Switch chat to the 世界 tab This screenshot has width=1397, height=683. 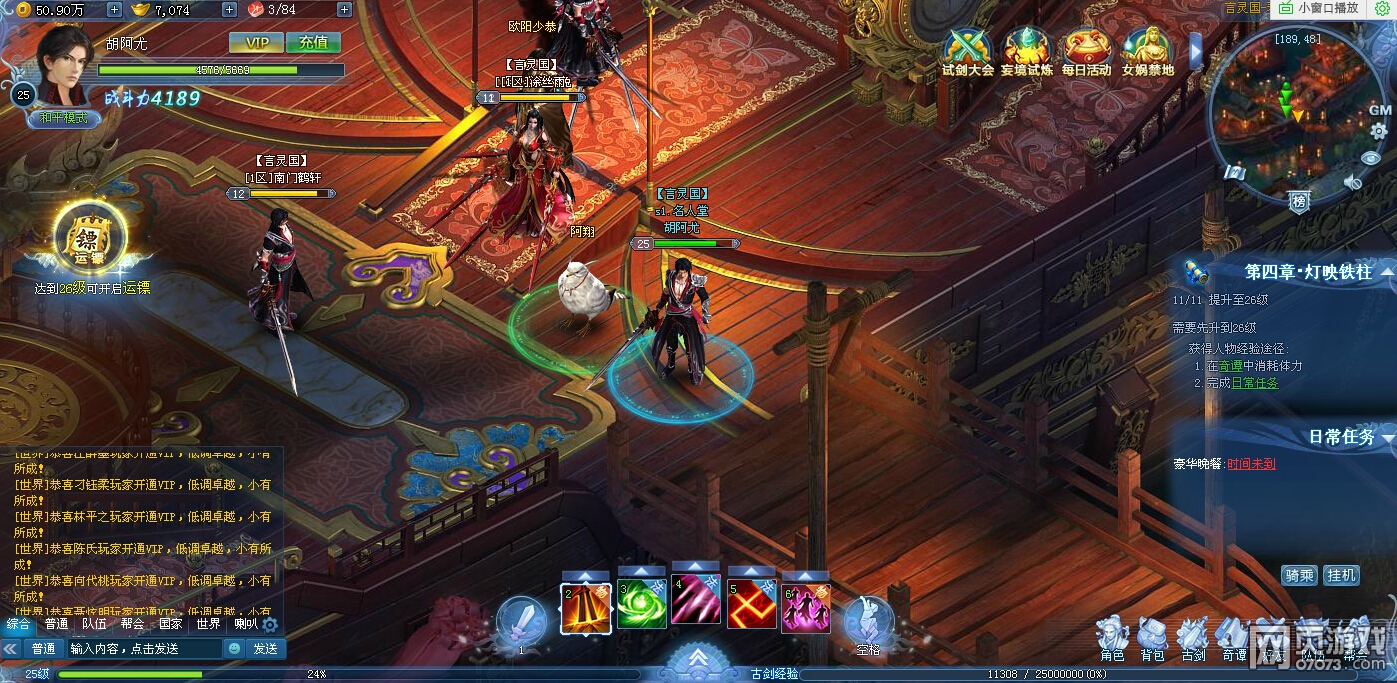coord(208,624)
